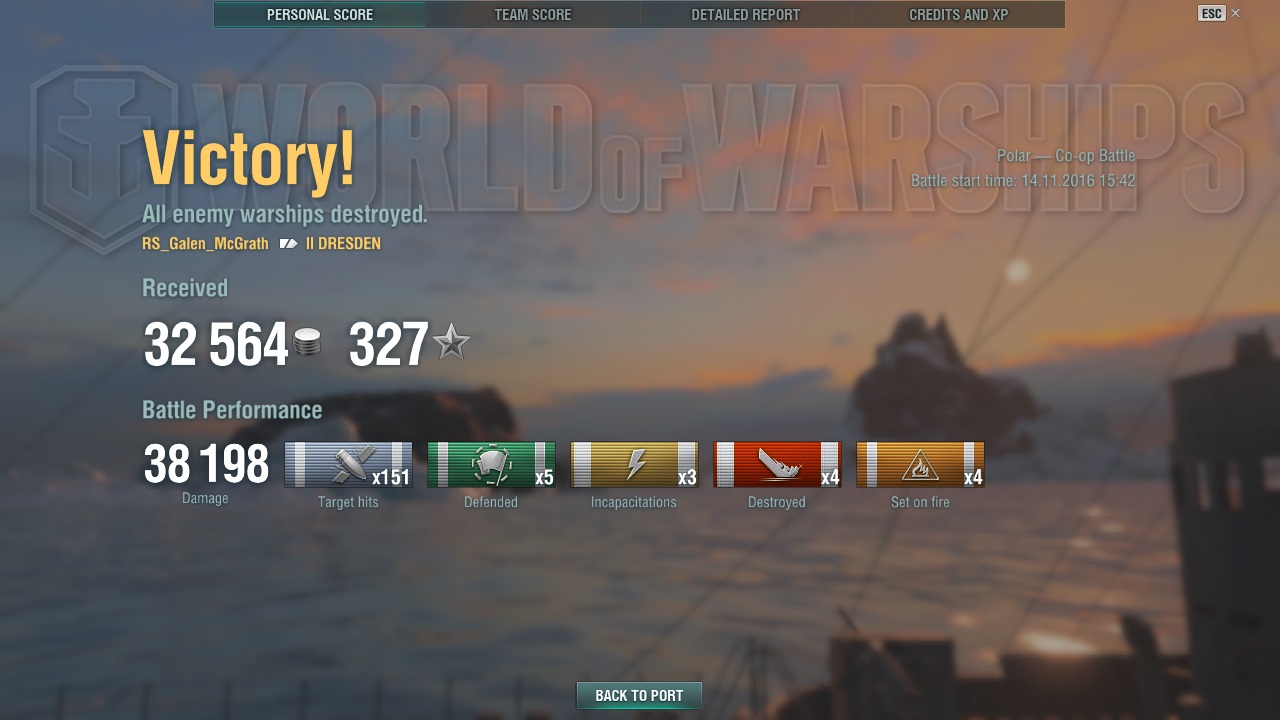
Task: Click the Set on fire ribbon
Action: click(920, 465)
